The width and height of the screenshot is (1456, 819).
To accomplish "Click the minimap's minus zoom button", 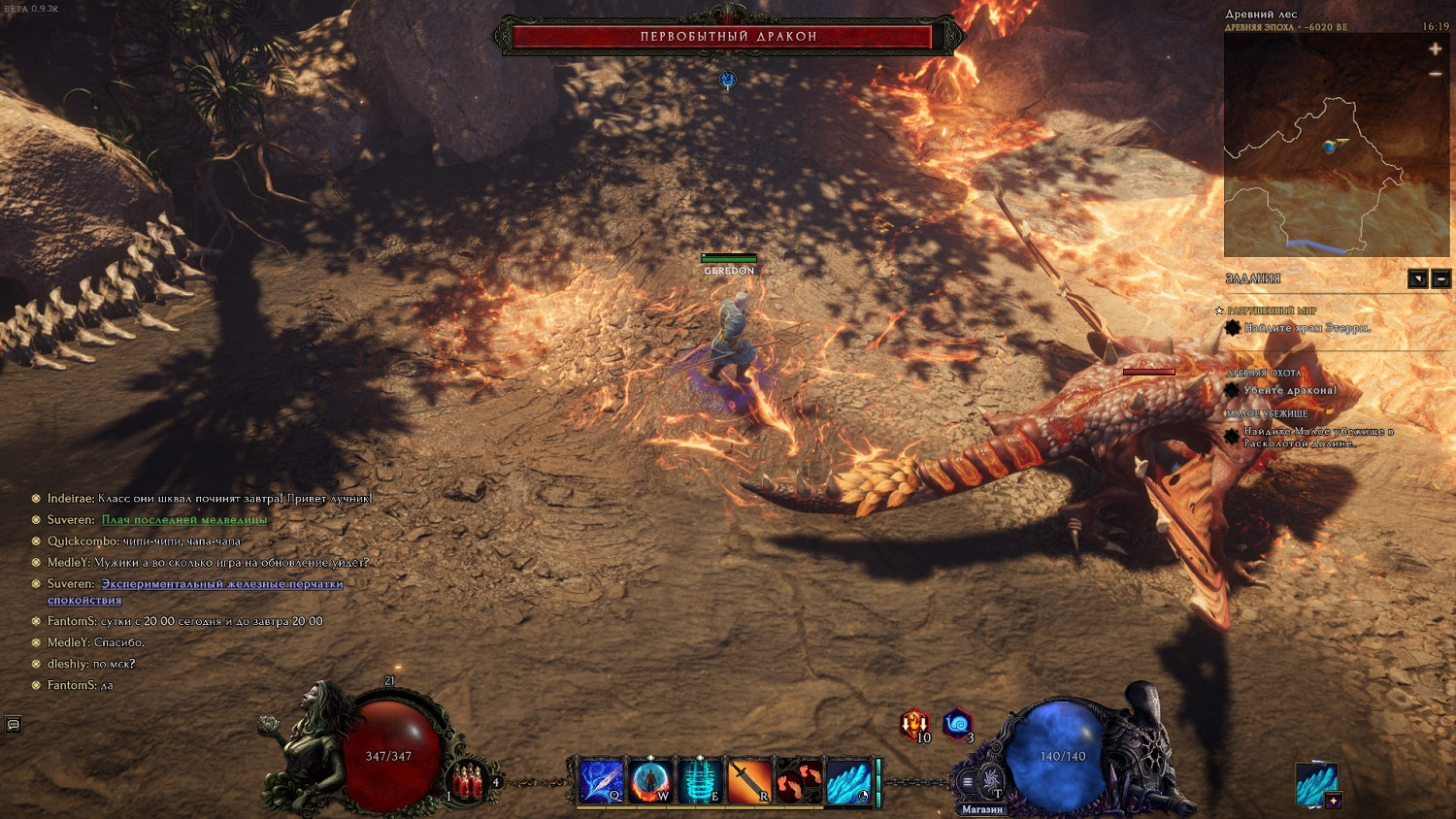I will (x=1435, y=74).
